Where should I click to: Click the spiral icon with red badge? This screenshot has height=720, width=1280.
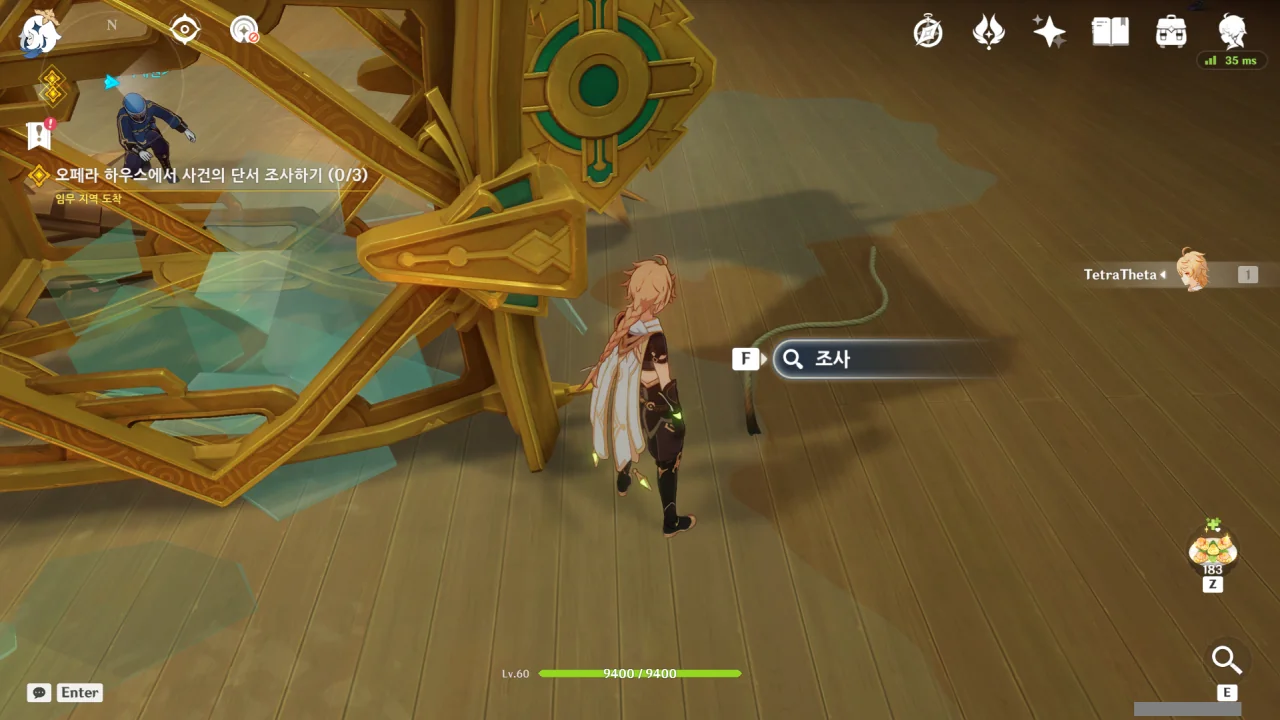click(244, 30)
